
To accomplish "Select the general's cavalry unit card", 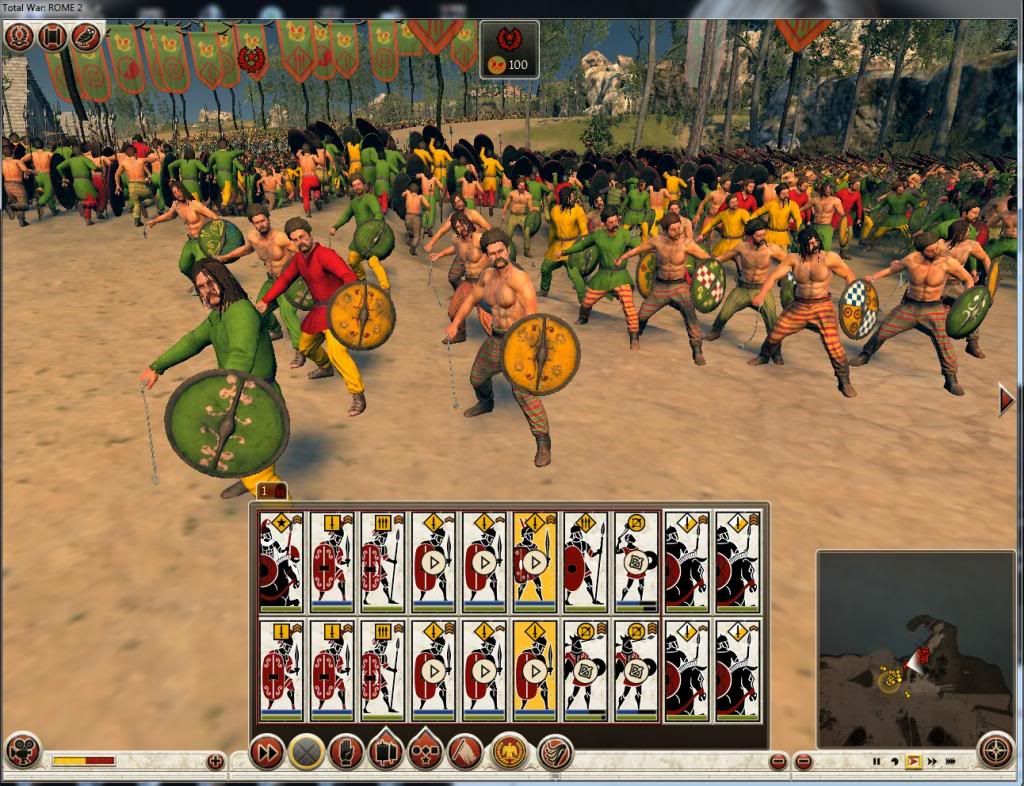I will tap(281, 560).
